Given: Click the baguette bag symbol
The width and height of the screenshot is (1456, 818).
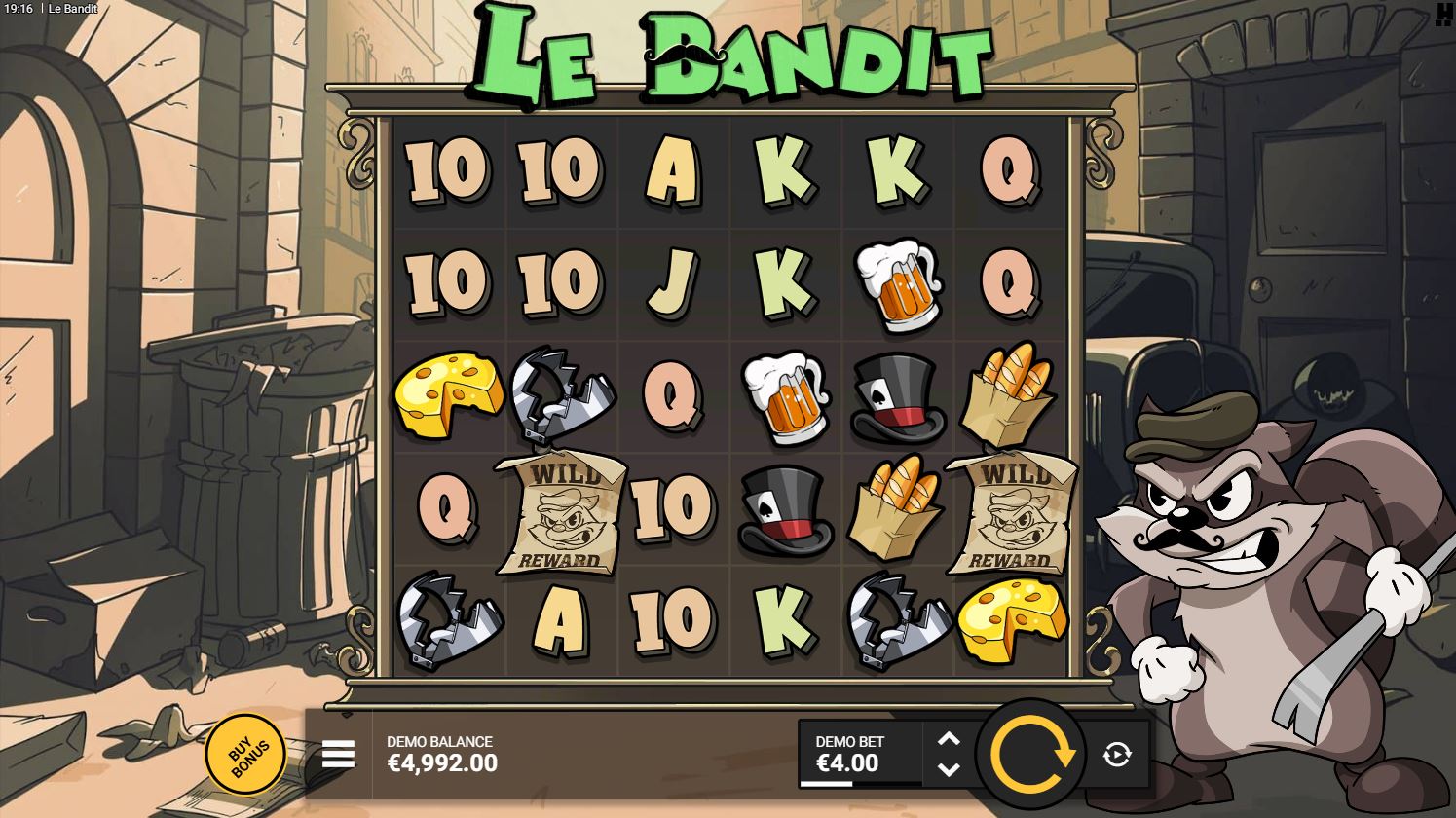Looking at the screenshot, I should coord(1008,396).
